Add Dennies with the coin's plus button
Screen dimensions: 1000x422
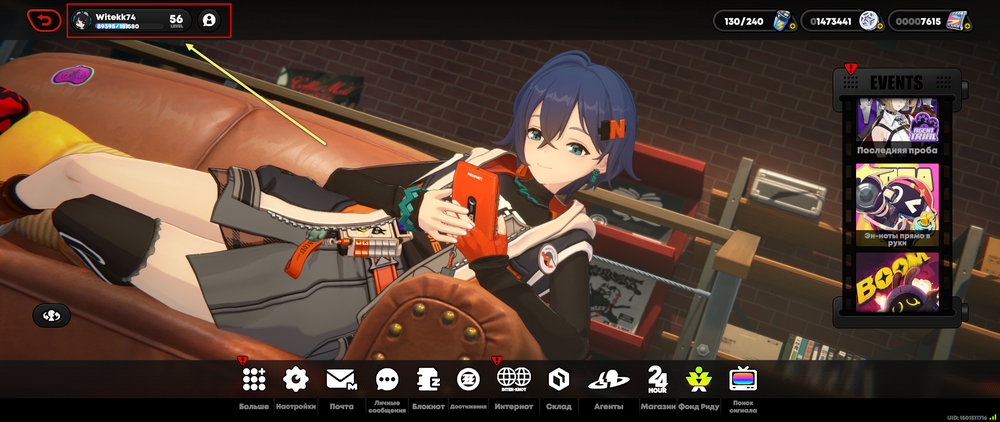[880, 26]
